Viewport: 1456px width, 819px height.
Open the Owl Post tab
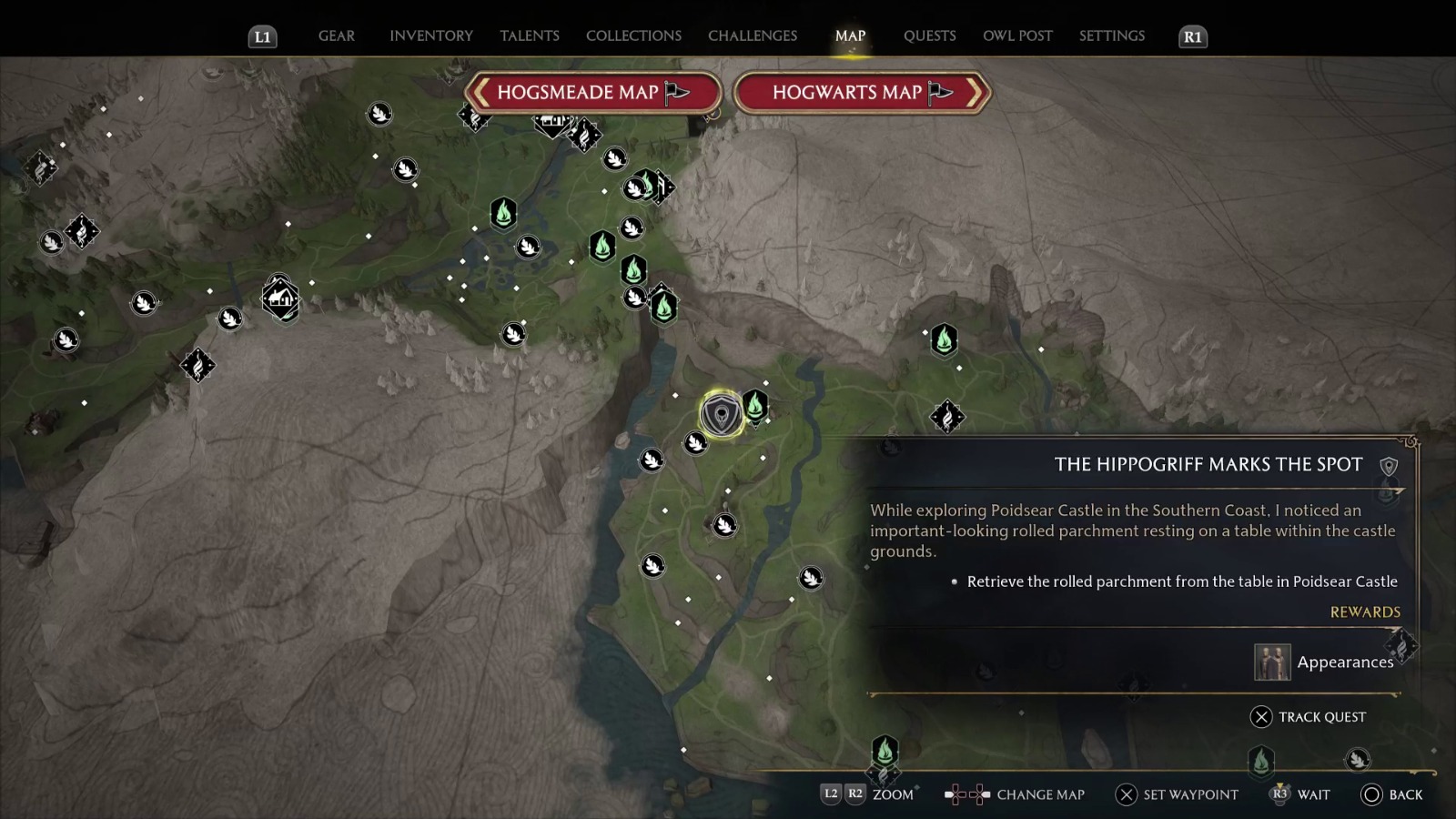click(1018, 35)
